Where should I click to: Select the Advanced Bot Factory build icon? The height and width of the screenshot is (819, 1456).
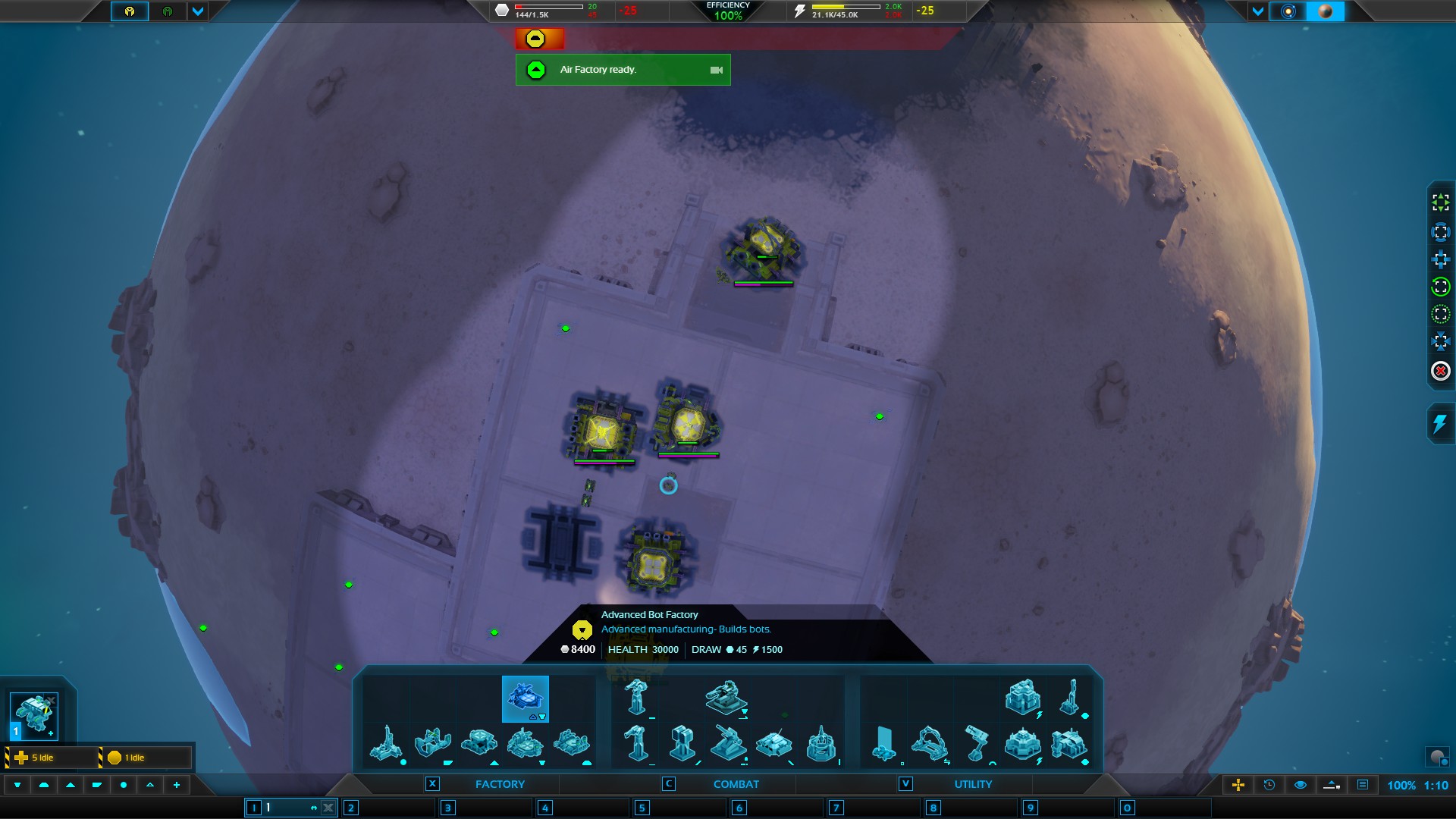525,698
